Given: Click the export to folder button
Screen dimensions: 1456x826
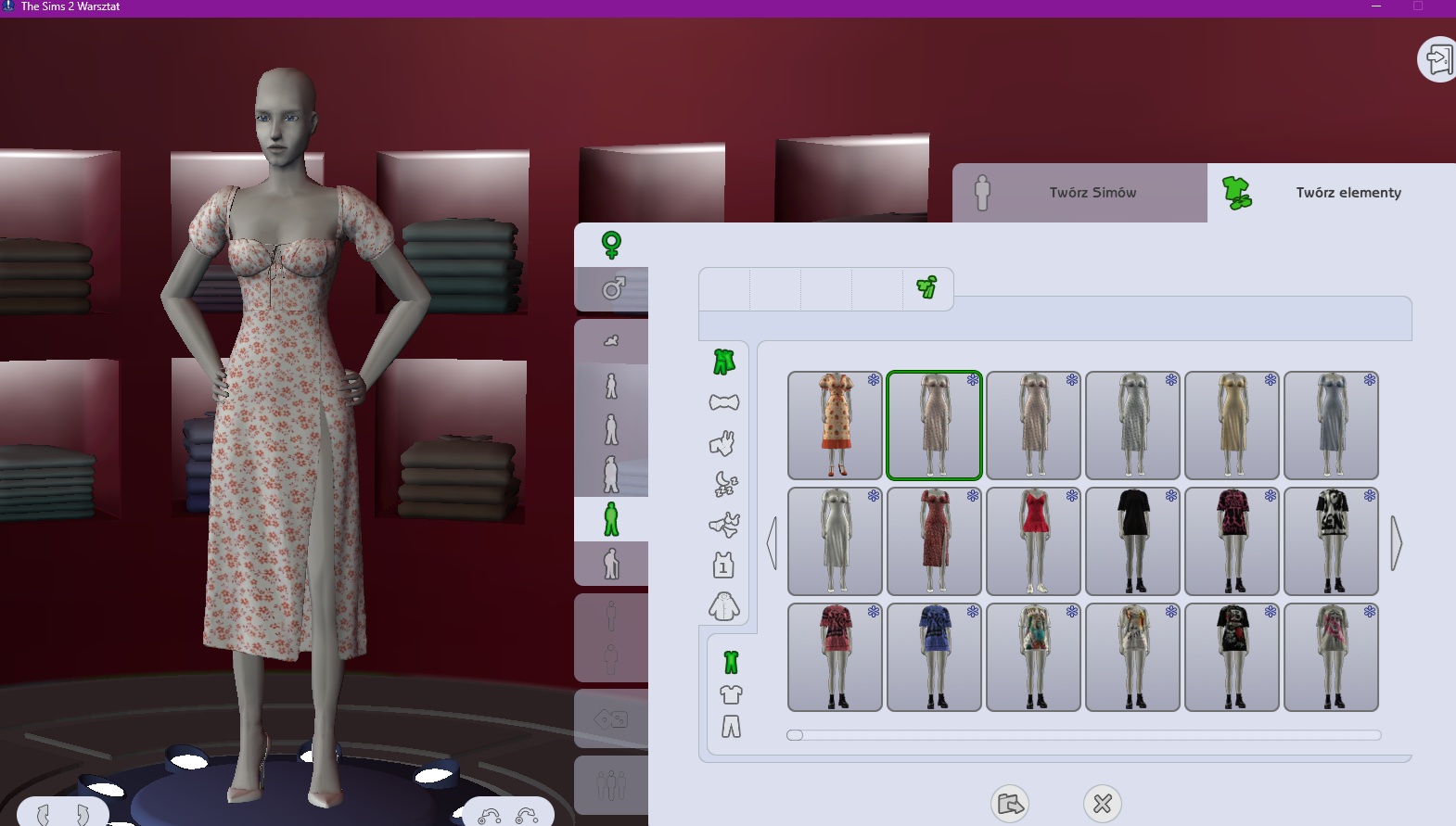Looking at the screenshot, I should 1011,804.
